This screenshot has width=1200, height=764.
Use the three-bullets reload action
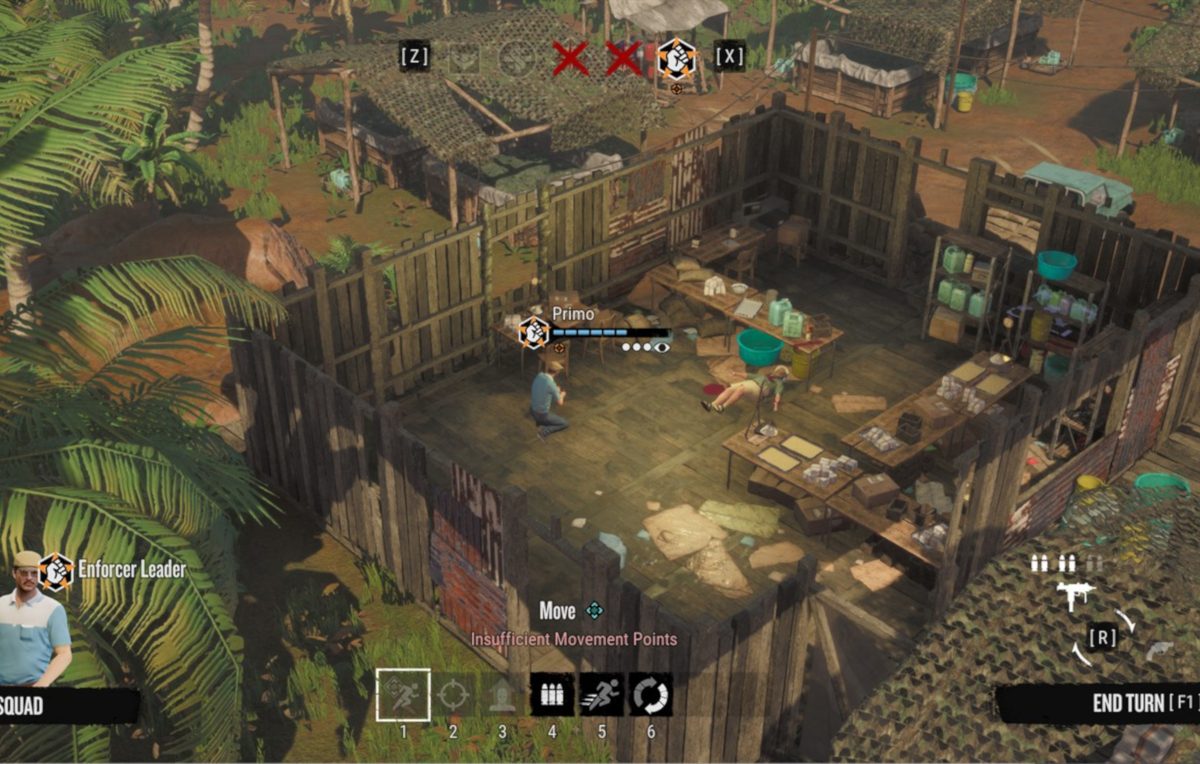(x=552, y=694)
